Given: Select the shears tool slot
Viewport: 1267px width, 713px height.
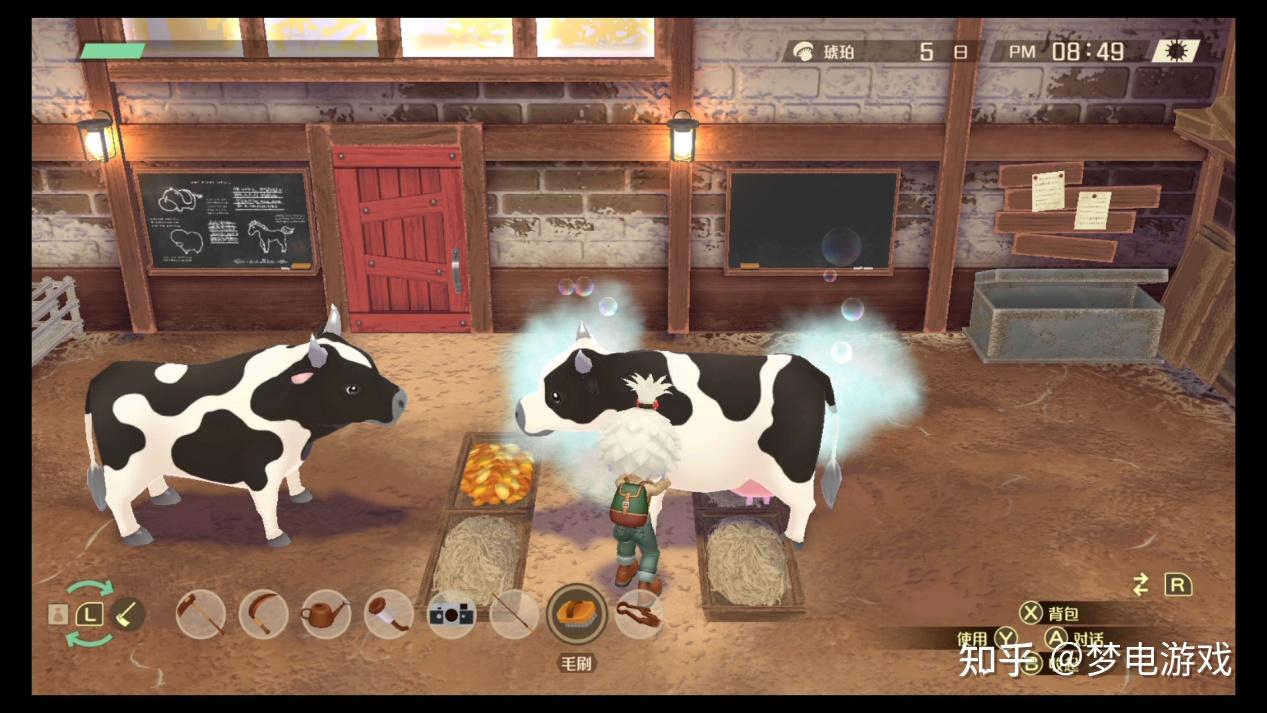Looking at the screenshot, I should pos(640,614).
